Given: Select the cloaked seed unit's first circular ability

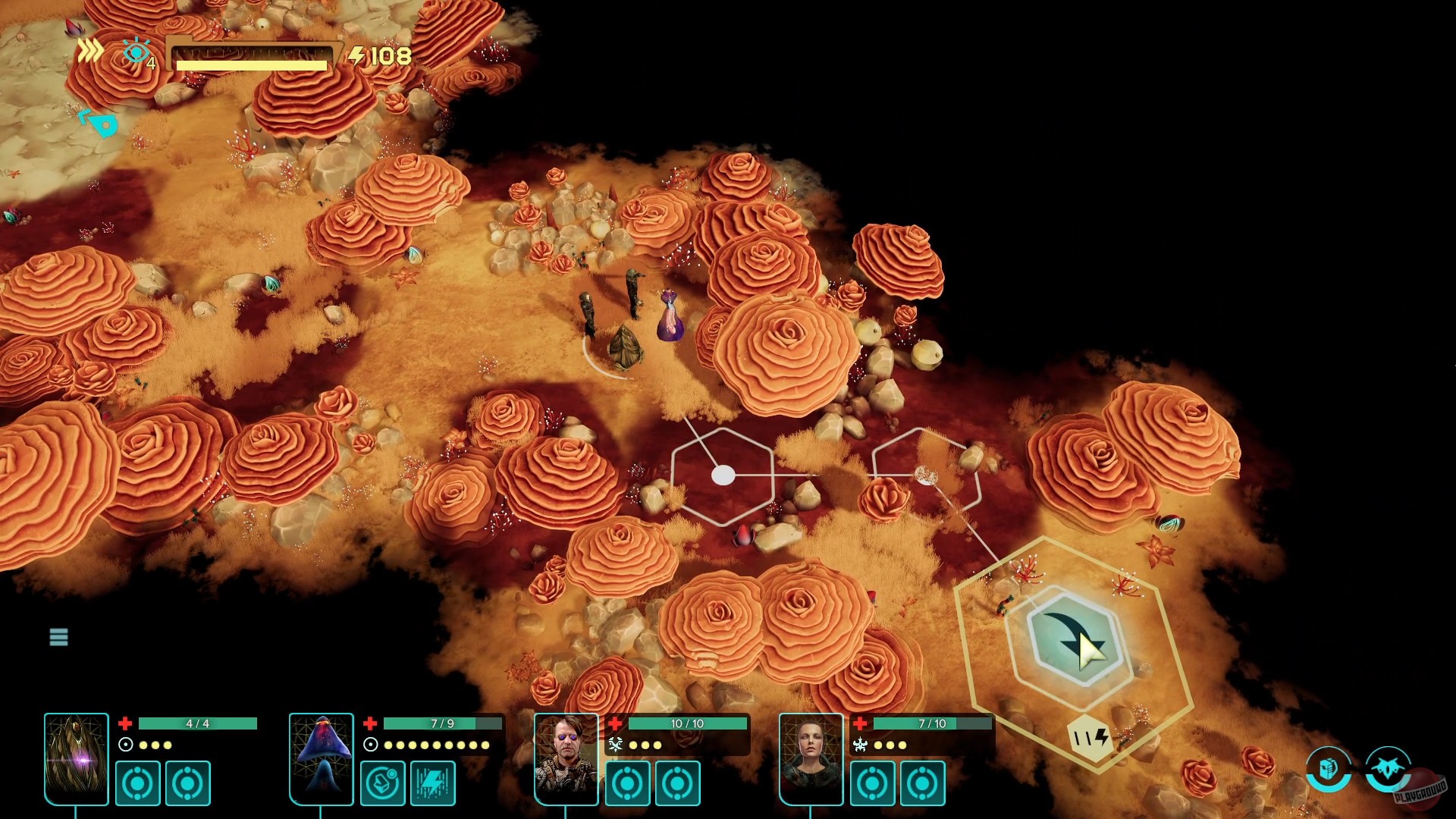Looking at the screenshot, I should tap(137, 784).
